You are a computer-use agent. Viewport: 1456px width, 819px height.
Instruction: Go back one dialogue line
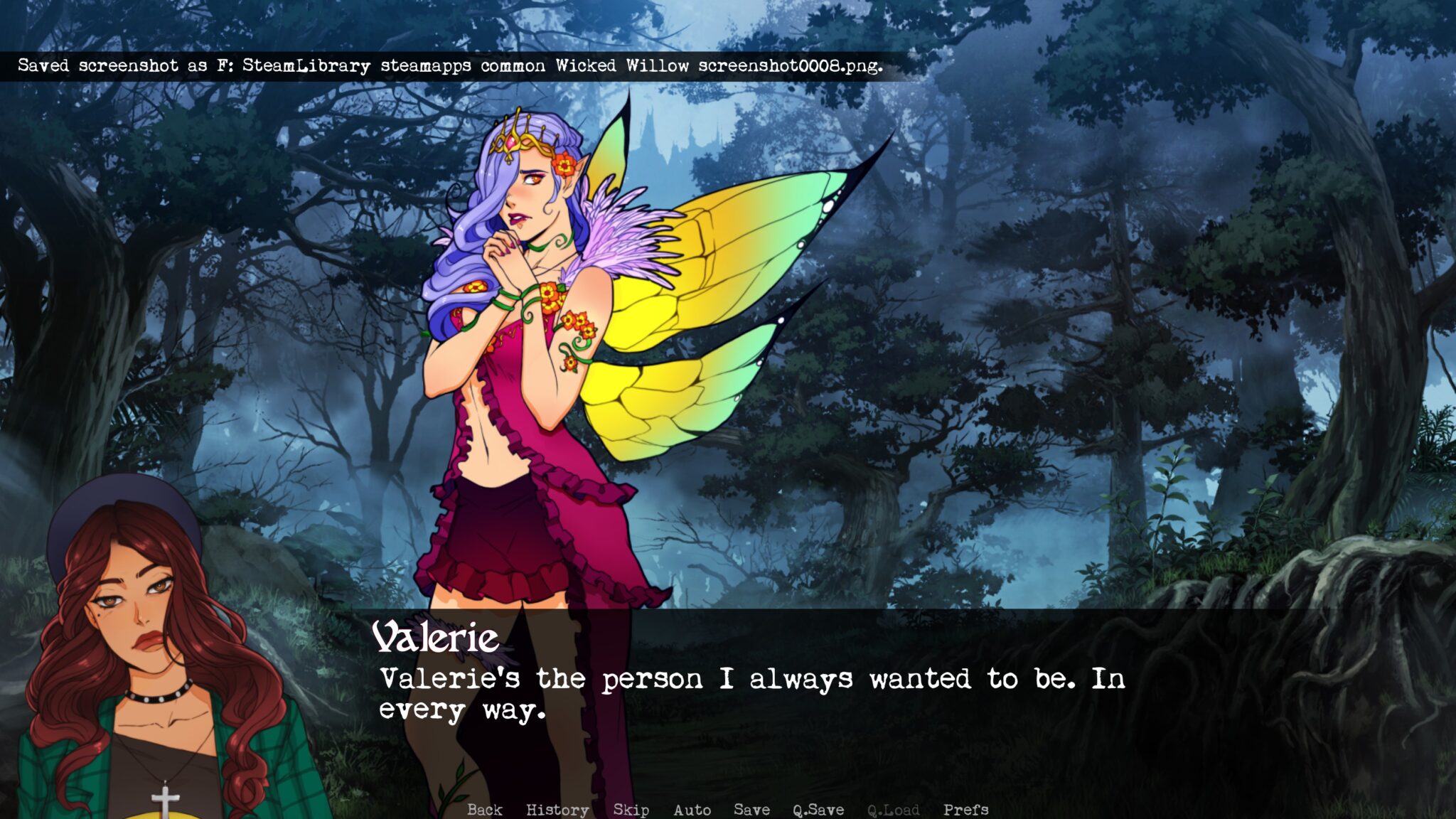(x=485, y=809)
